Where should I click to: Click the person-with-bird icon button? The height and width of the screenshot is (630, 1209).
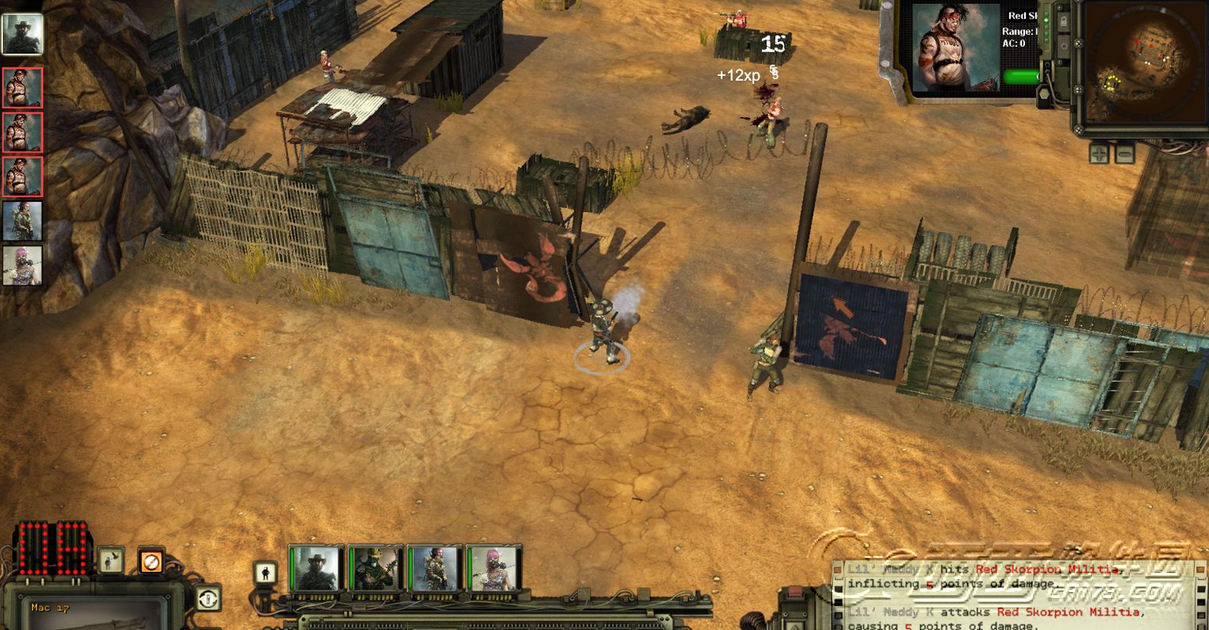[111, 561]
